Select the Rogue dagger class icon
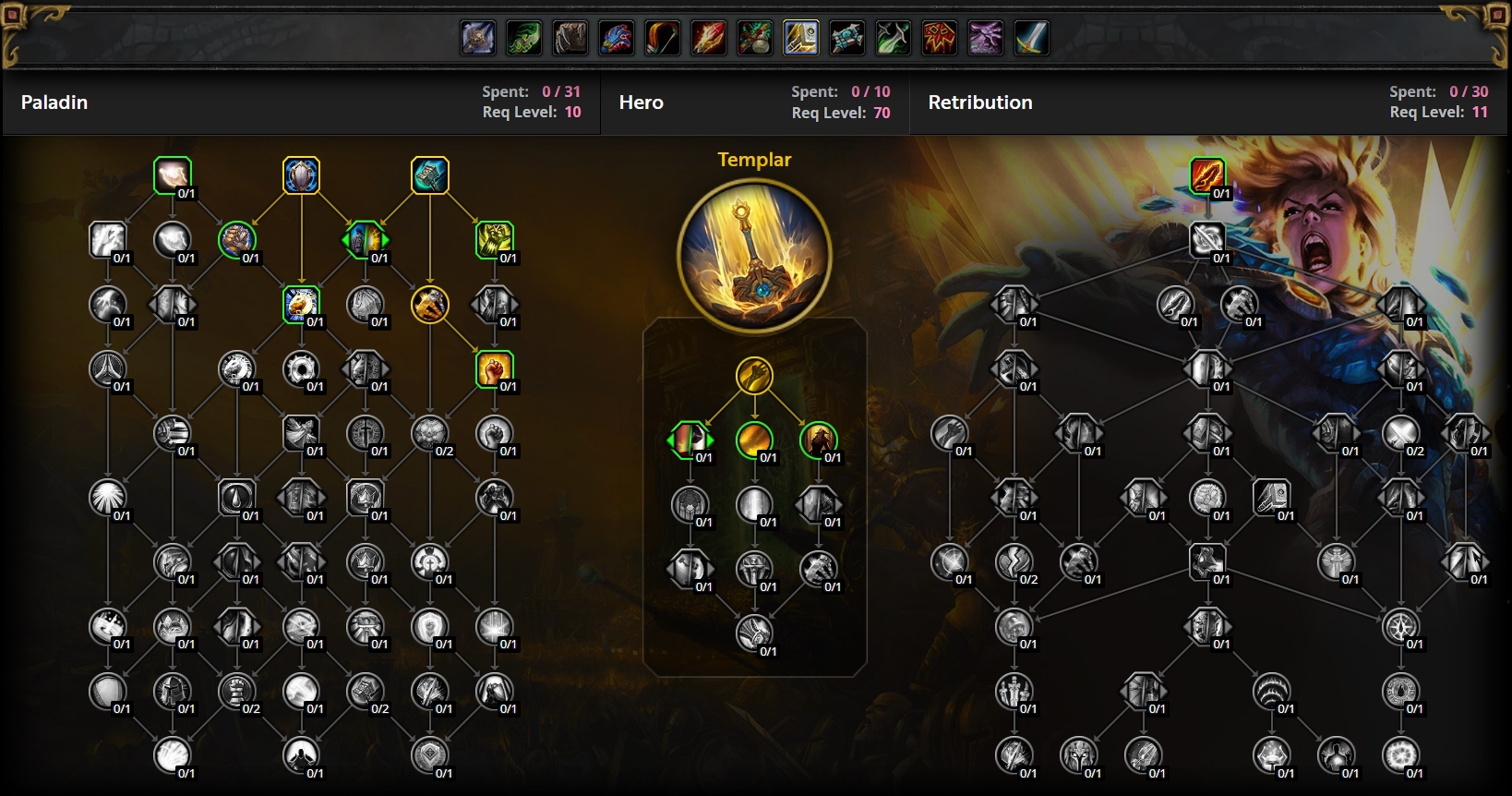 (x=894, y=38)
